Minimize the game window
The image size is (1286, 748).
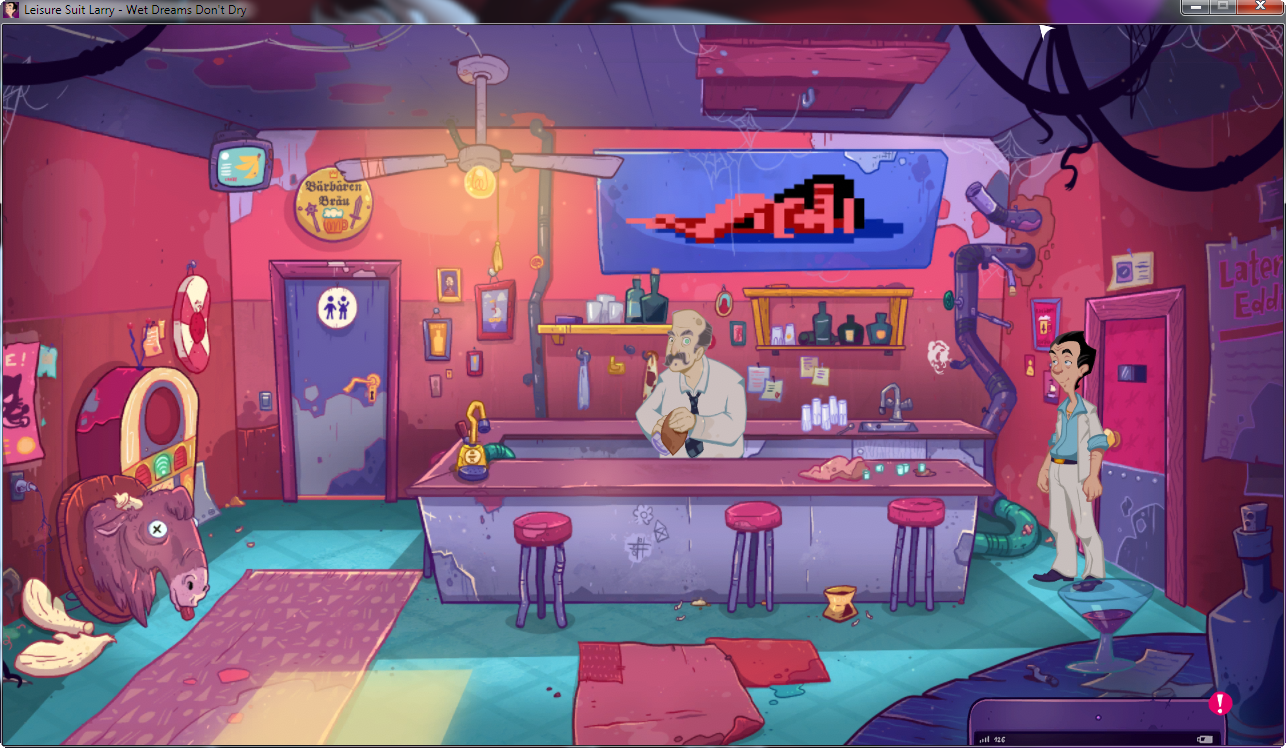coord(1194,7)
